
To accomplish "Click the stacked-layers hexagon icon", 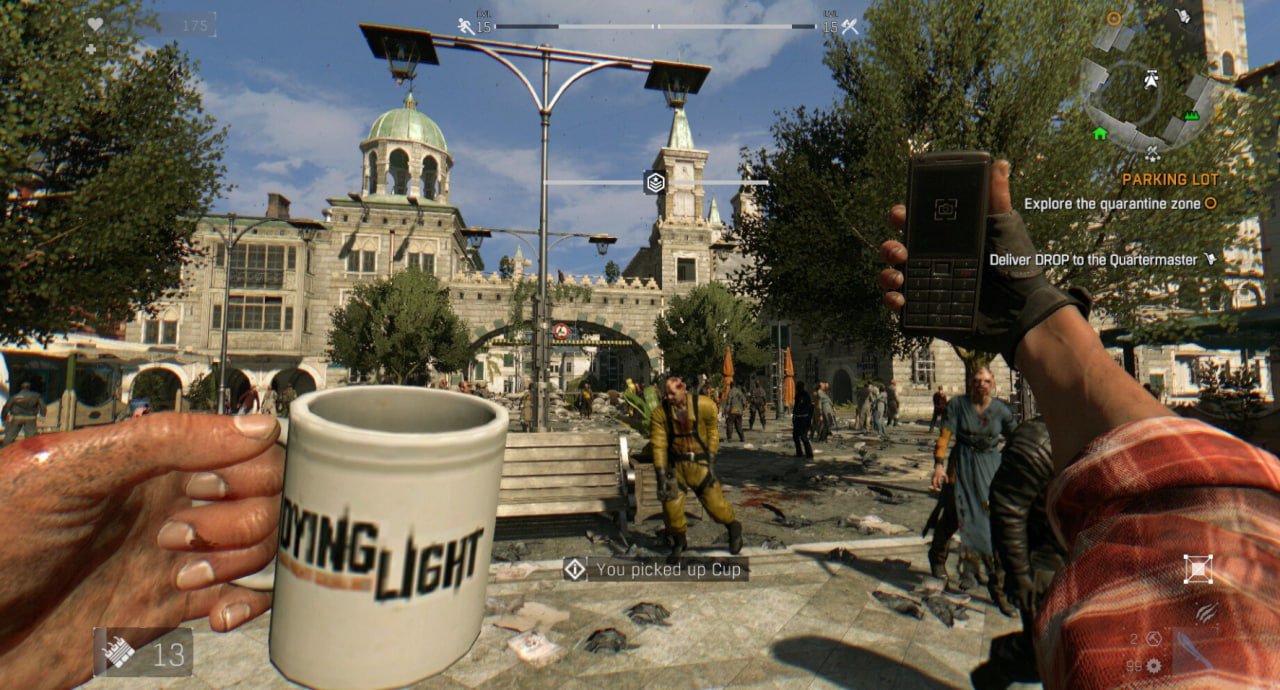I will point(655,182).
